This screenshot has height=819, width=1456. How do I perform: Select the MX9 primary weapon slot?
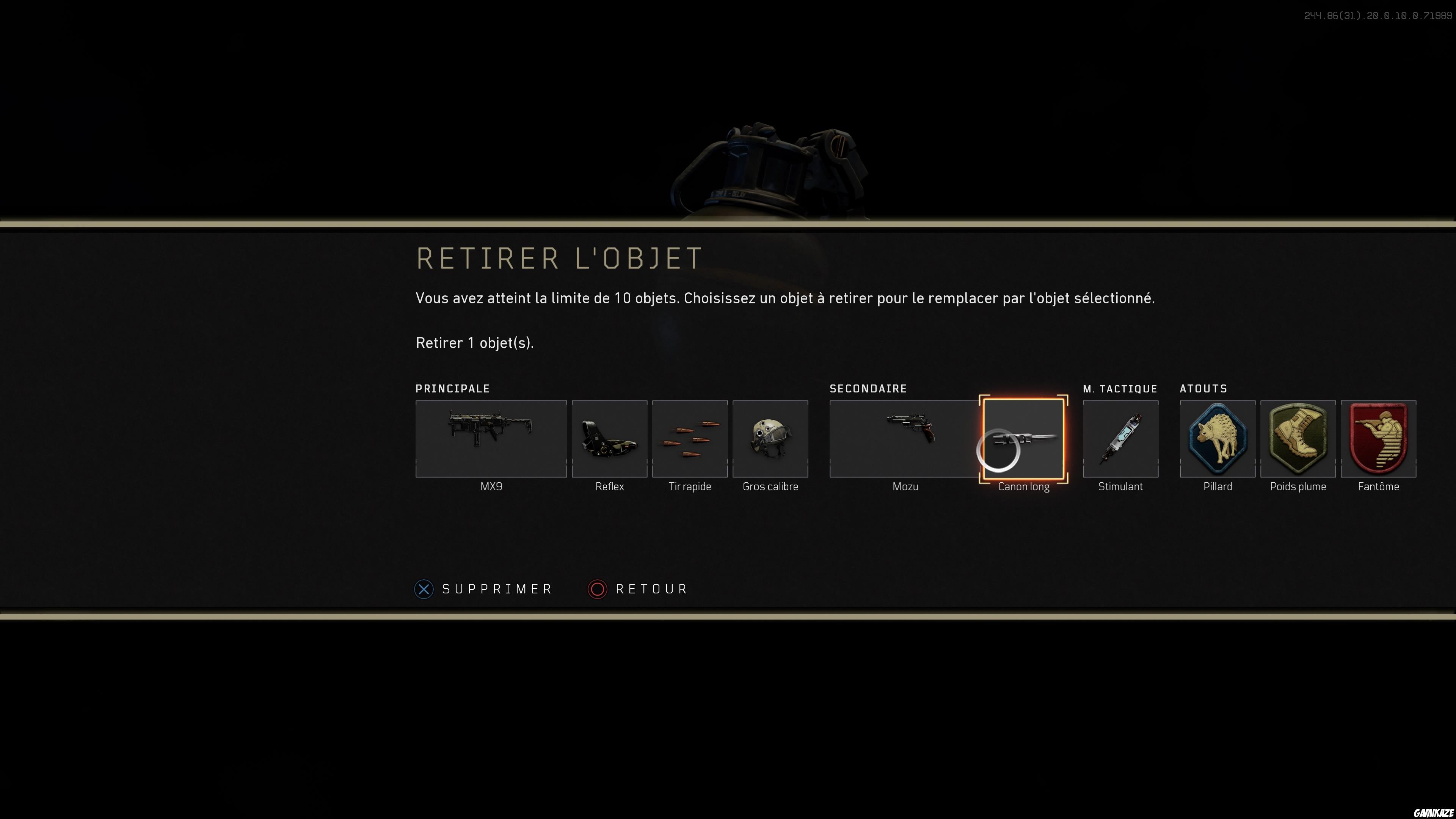(x=491, y=439)
